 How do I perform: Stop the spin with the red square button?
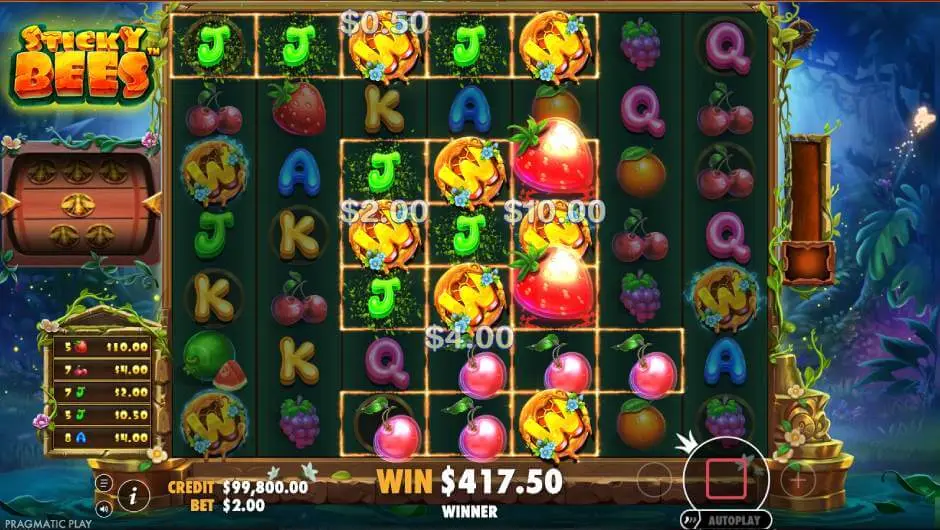pos(726,479)
